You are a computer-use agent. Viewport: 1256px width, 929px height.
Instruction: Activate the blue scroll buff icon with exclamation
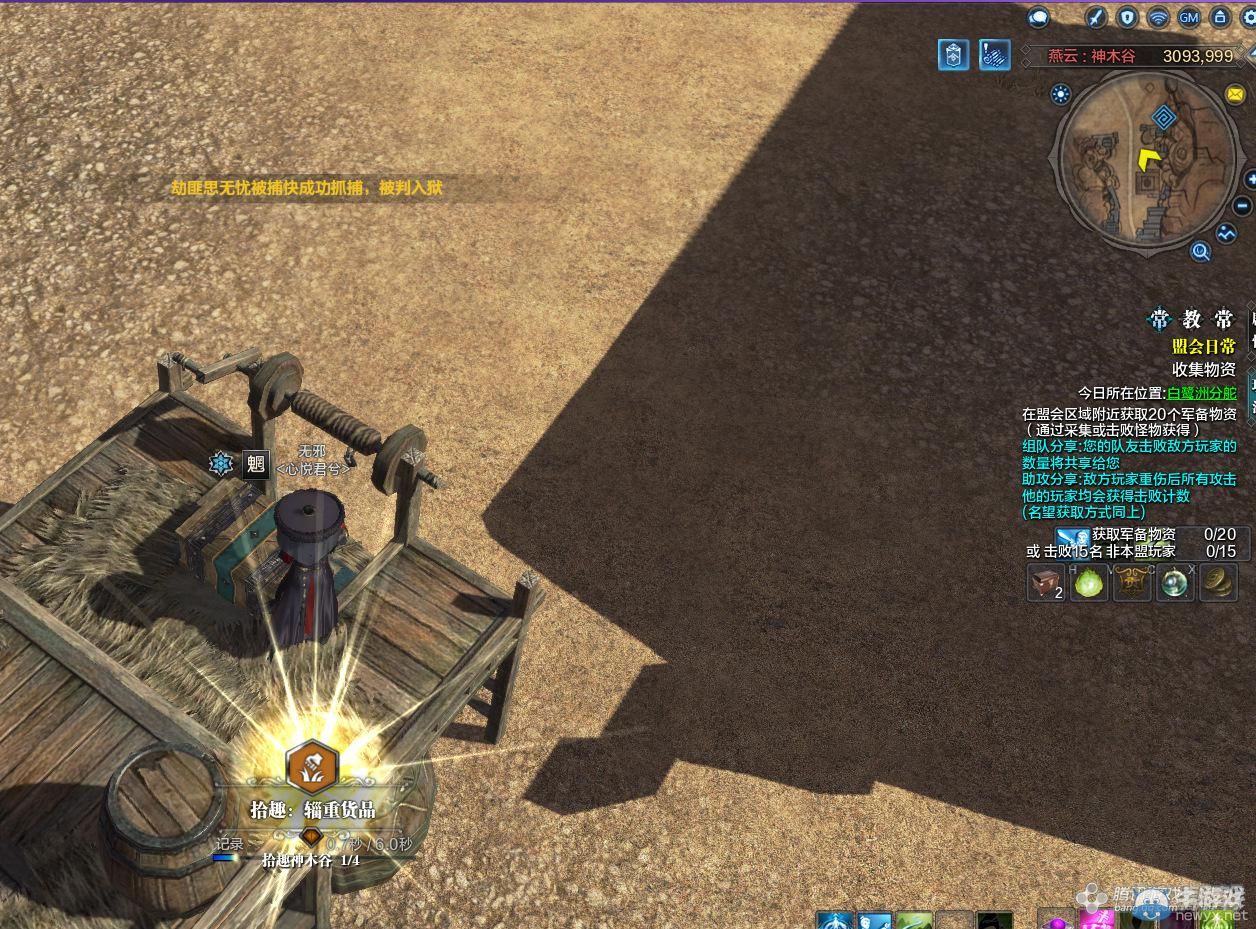click(994, 55)
